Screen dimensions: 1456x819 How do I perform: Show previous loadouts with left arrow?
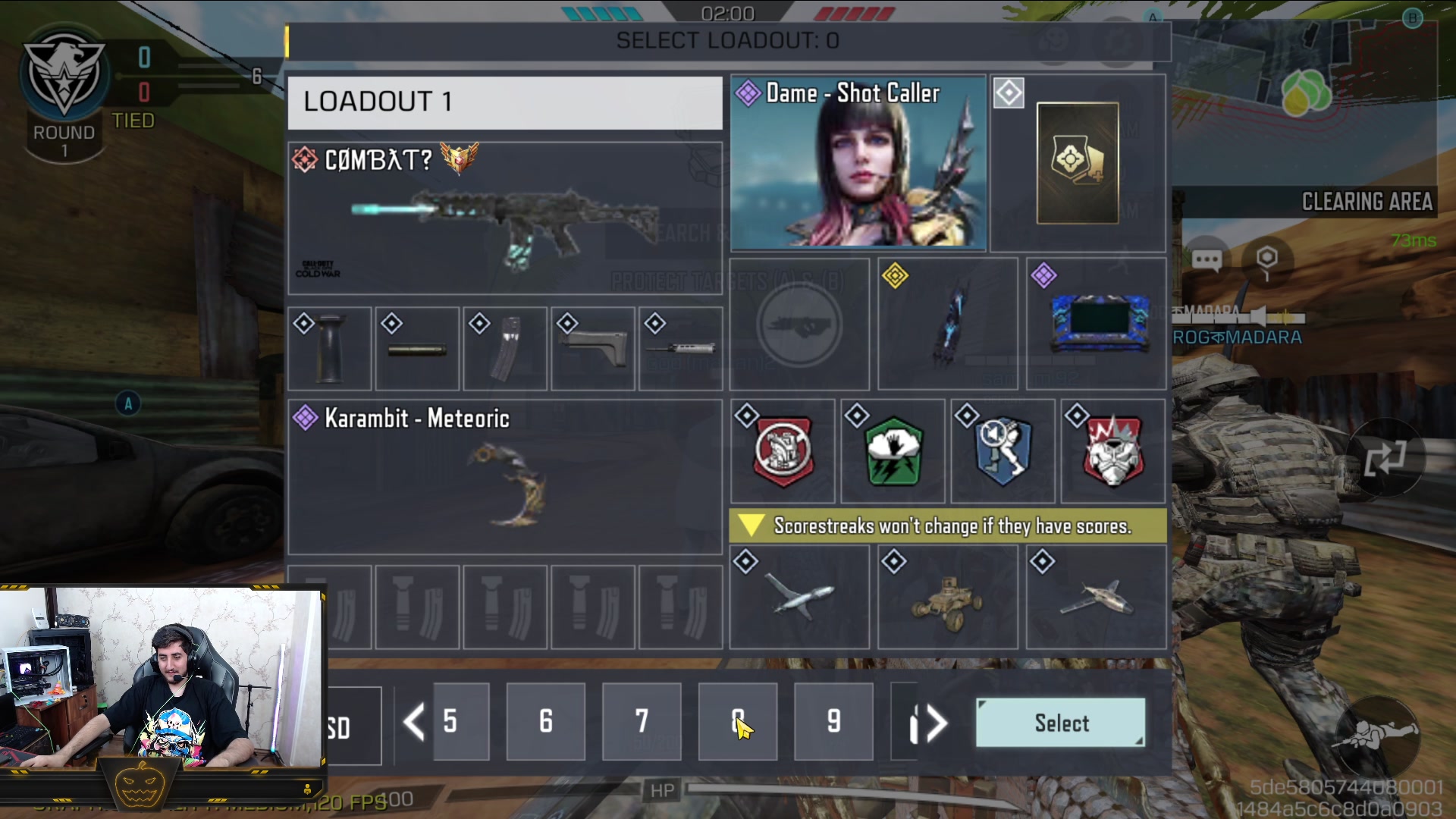413,721
